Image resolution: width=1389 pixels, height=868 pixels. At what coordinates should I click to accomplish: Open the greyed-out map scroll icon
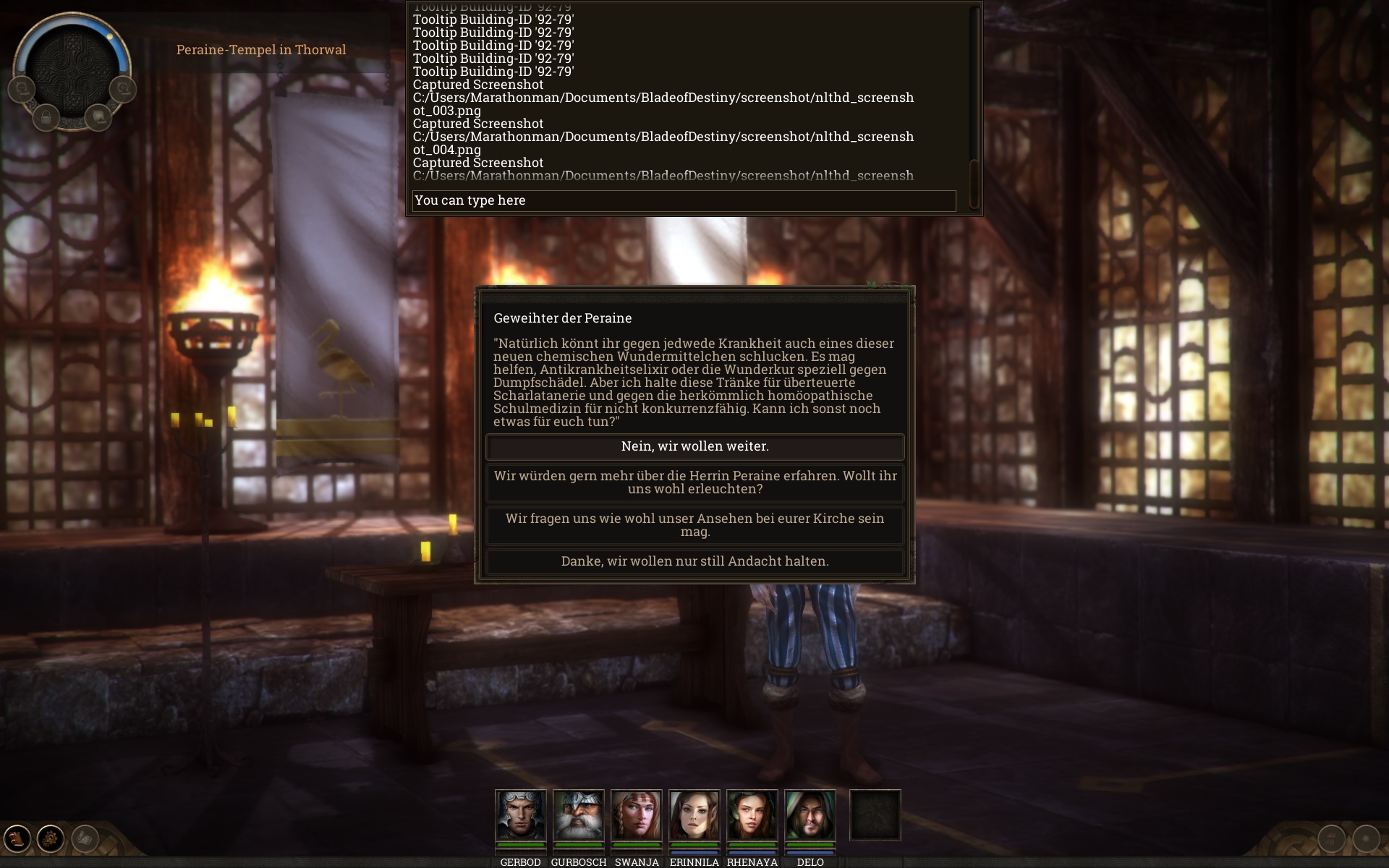(85, 839)
